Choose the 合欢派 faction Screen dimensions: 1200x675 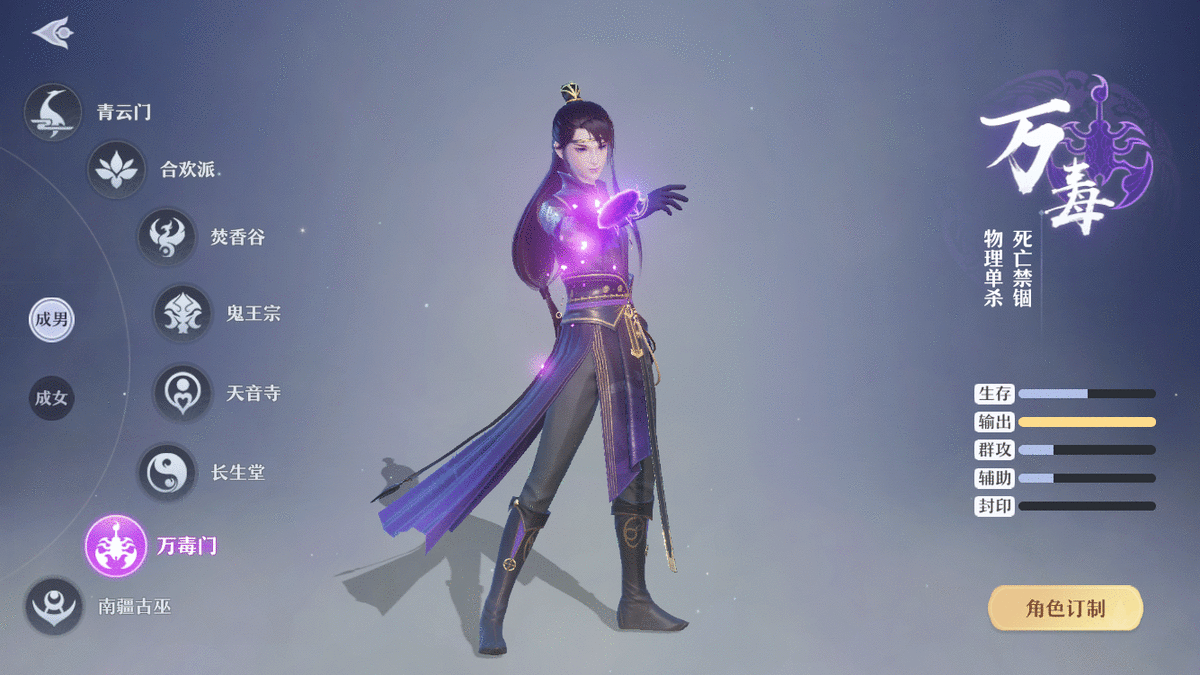[x=118, y=170]
